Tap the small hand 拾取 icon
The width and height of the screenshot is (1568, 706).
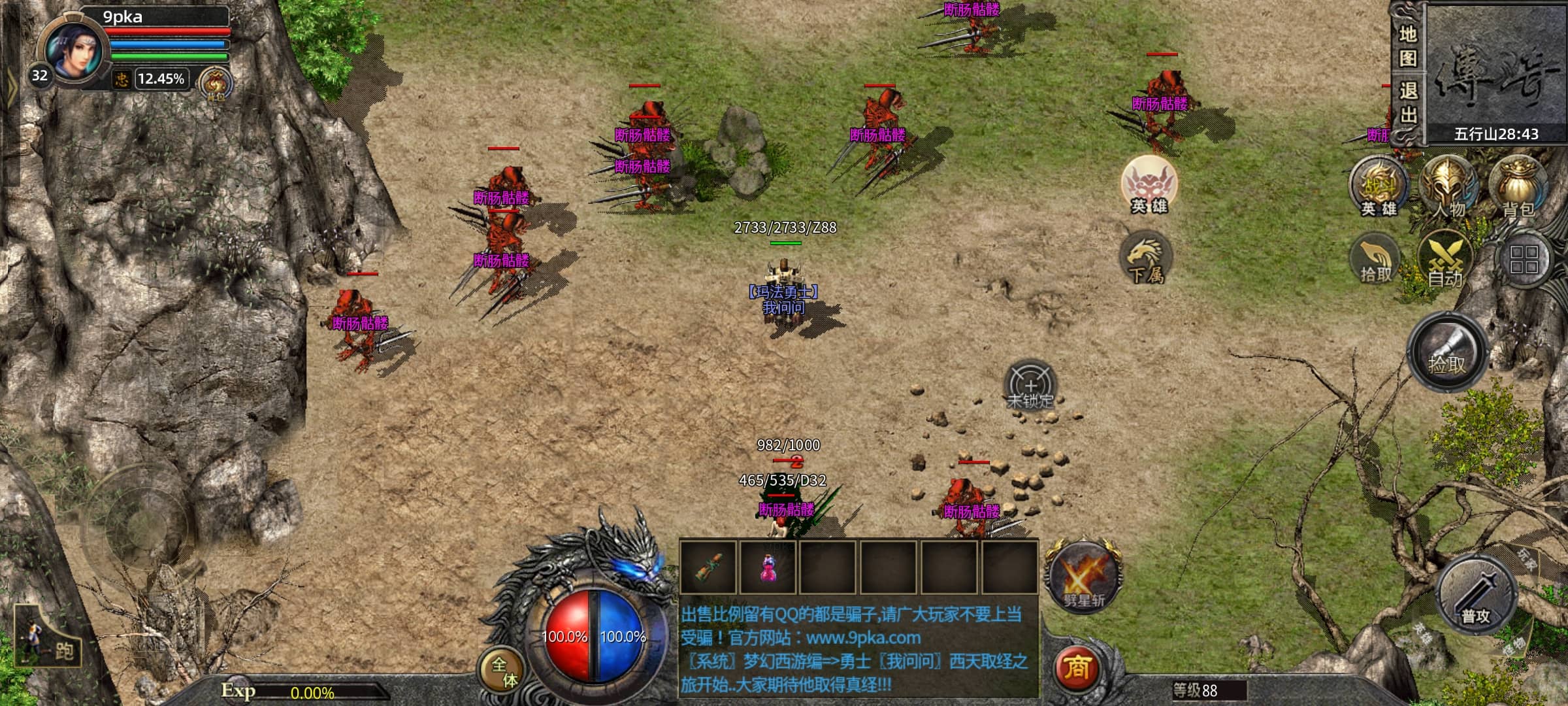1375,260
